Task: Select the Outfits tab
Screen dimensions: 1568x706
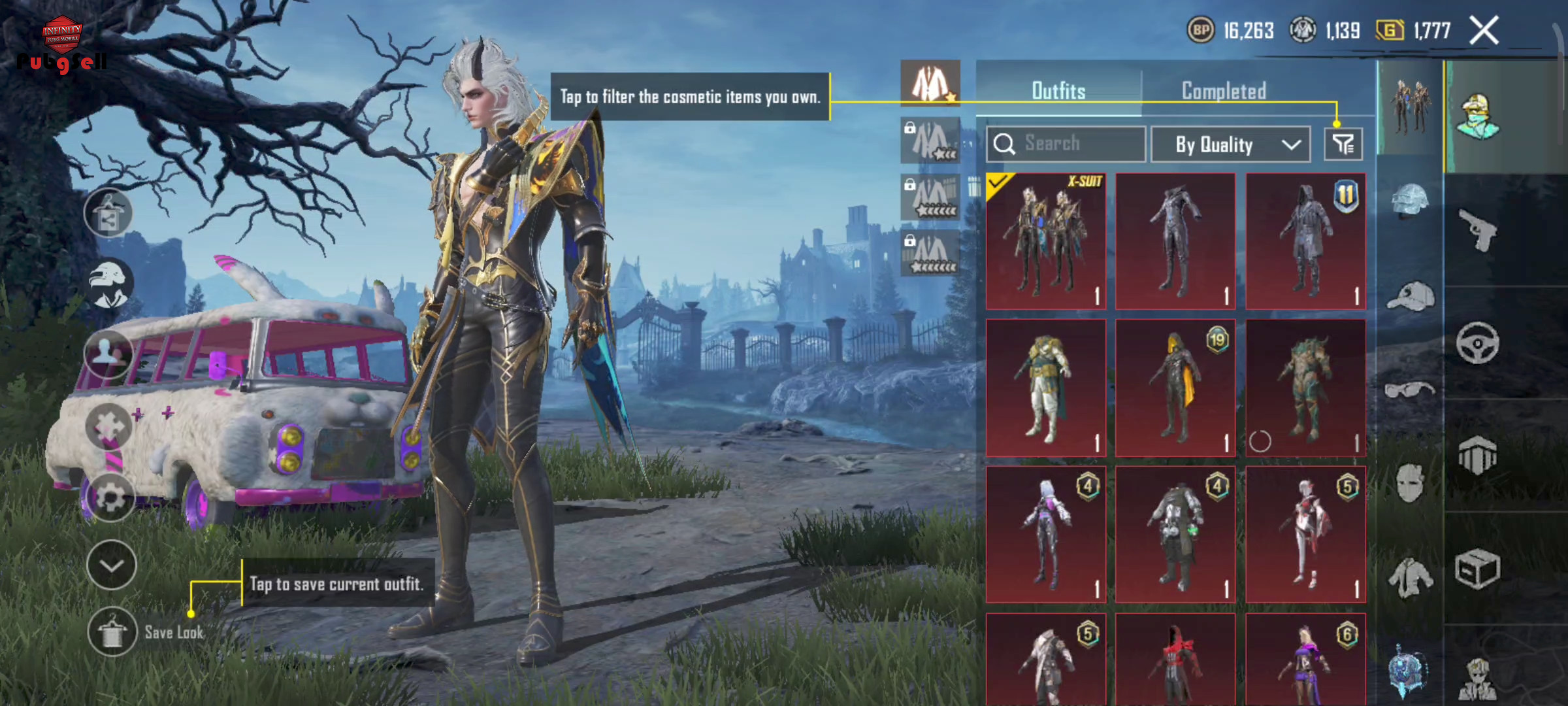Action: point(1058,91)
